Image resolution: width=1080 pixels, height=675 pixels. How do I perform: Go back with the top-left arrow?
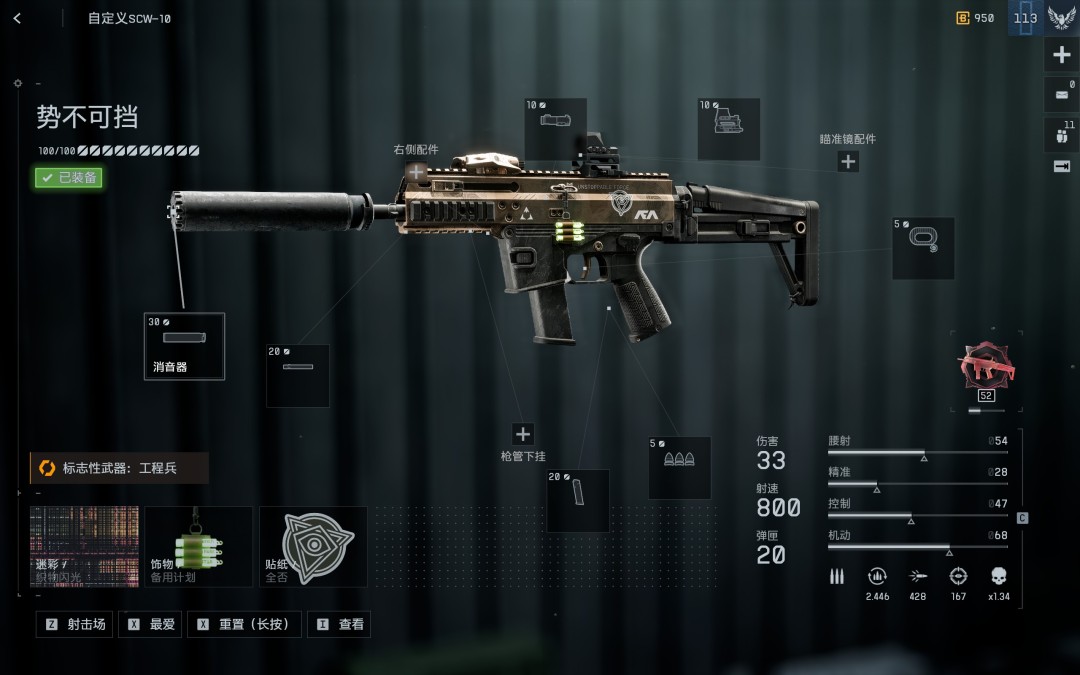click(17, 18)
